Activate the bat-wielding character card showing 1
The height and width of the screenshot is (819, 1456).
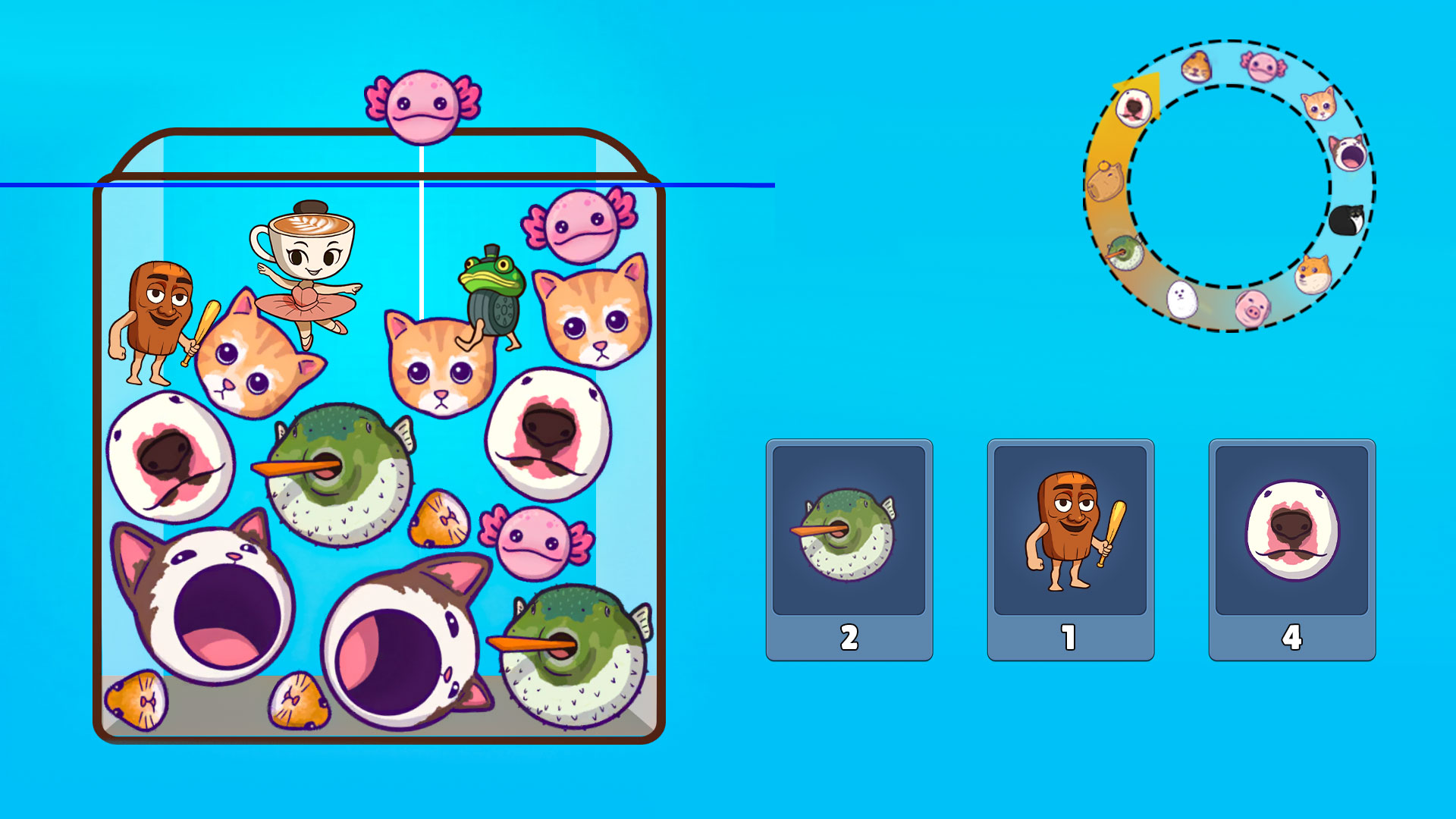click(1069, 542)
